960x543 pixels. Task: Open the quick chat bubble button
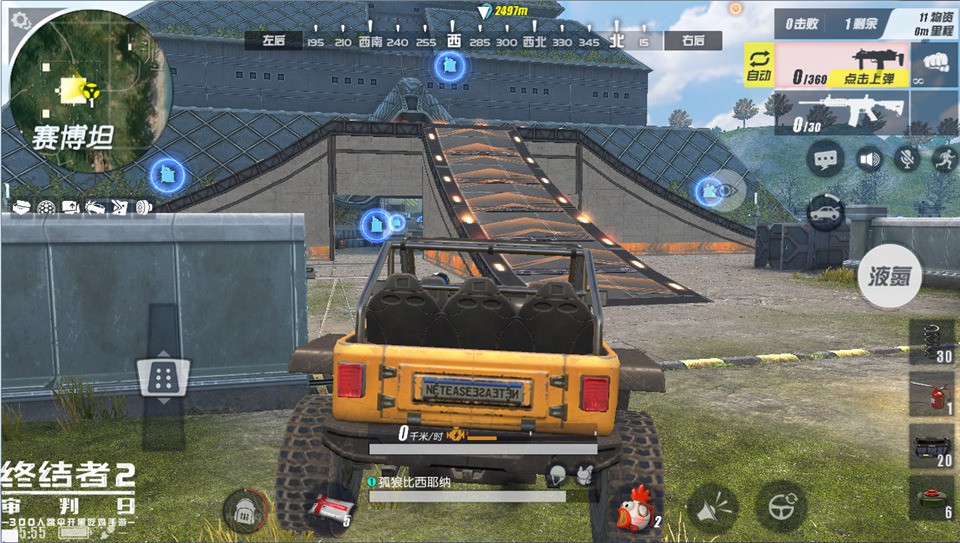[826, 158]
